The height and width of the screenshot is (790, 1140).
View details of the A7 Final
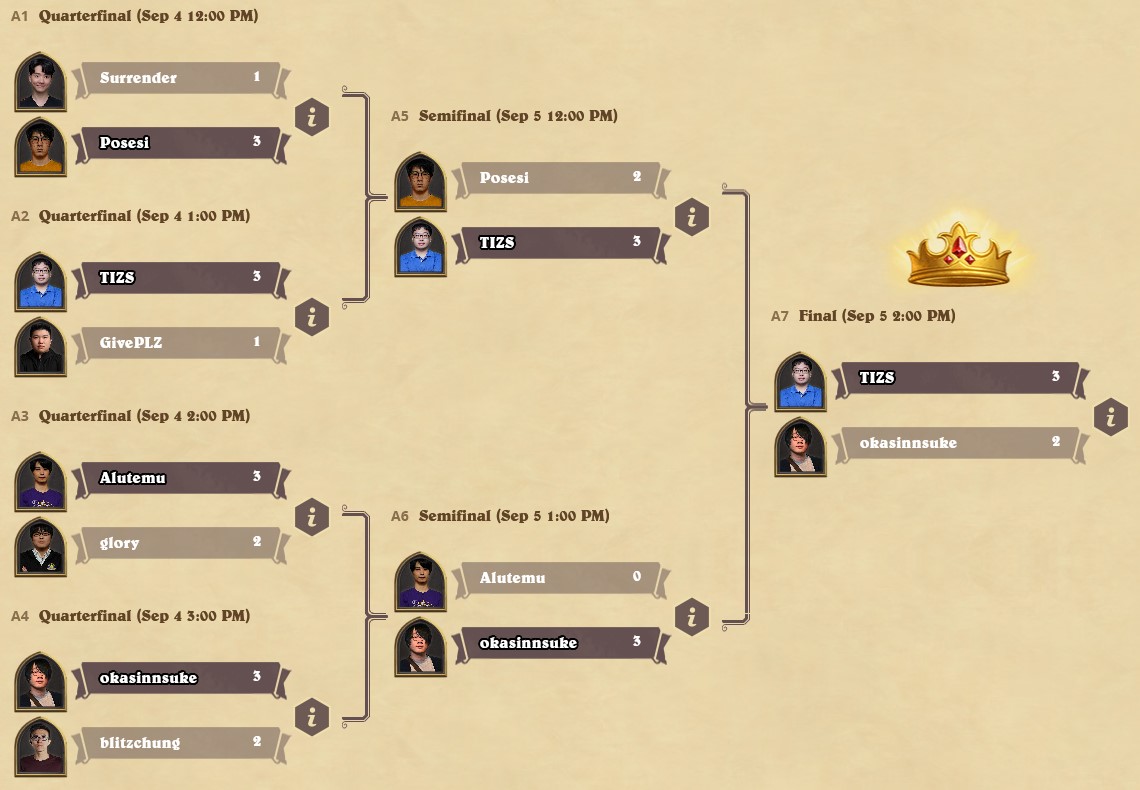tap(1110, 418)
